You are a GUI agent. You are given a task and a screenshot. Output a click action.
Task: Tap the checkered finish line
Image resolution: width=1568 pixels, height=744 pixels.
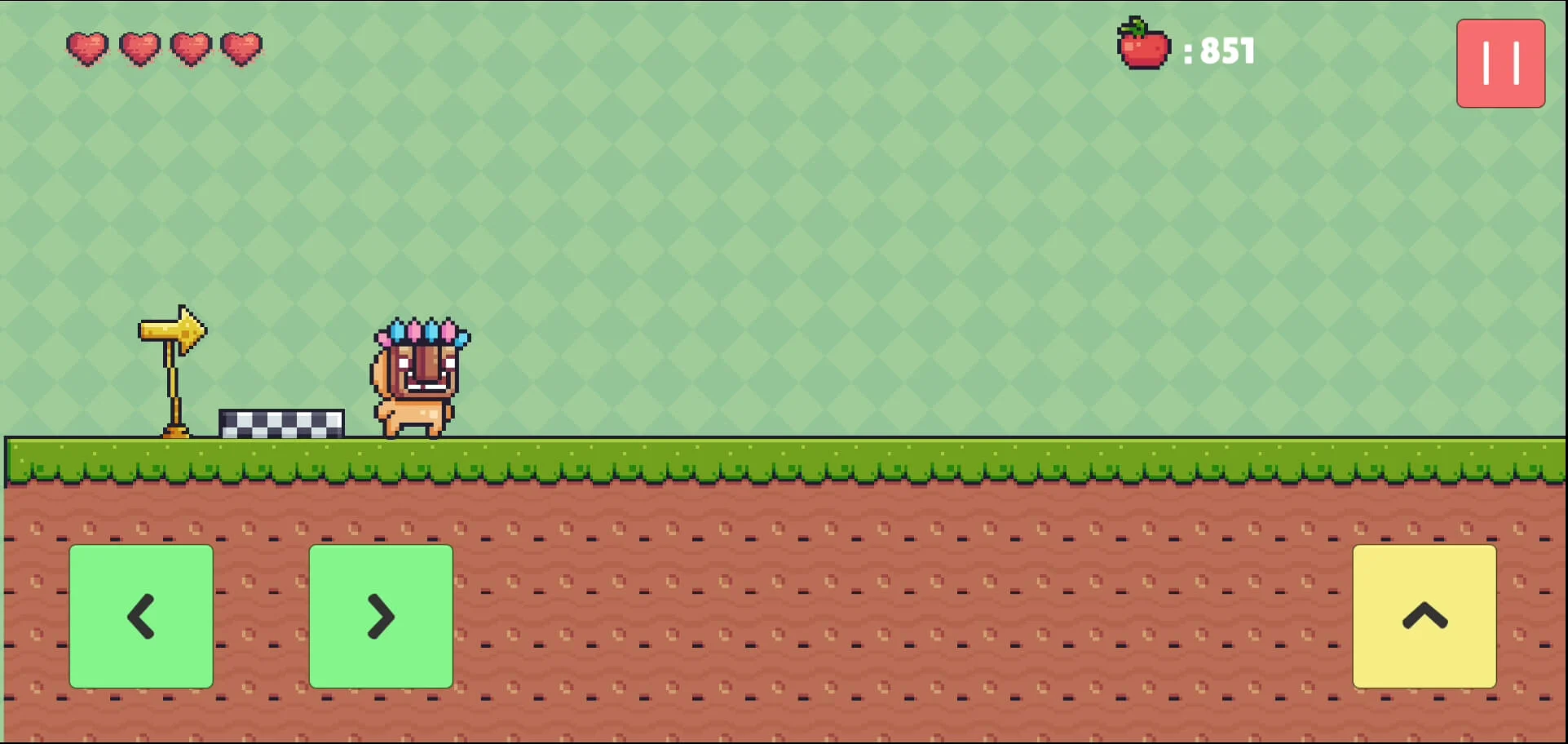[x=281, y=423]
